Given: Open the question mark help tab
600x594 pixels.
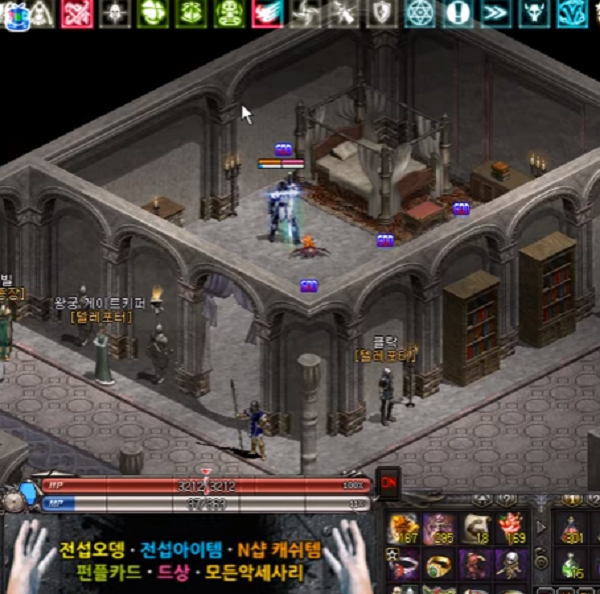Looking at the screenshot, I should (508, 500).
